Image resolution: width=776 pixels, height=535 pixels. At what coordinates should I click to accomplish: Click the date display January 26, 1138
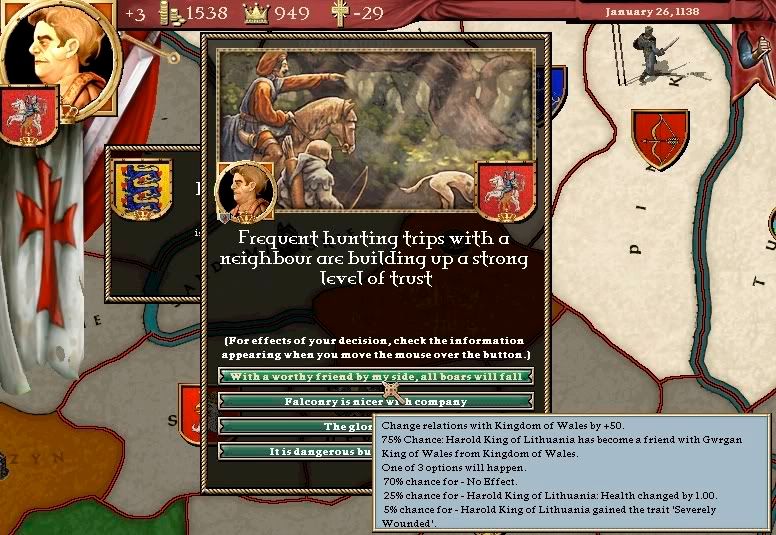[652, 12]
